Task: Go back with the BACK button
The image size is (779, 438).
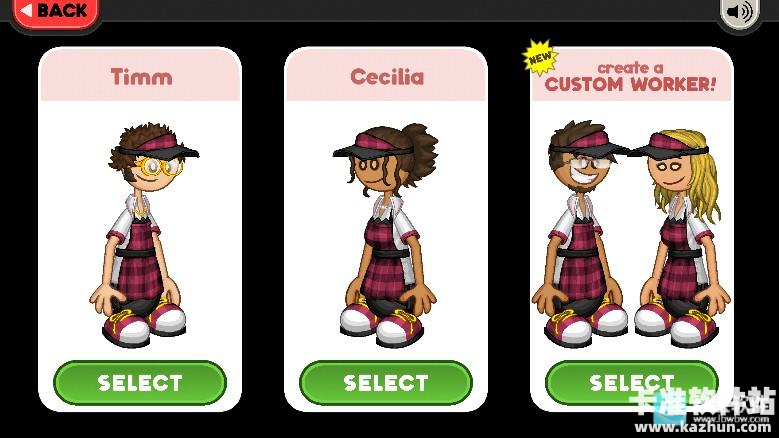Action: (x=53, y=11)
